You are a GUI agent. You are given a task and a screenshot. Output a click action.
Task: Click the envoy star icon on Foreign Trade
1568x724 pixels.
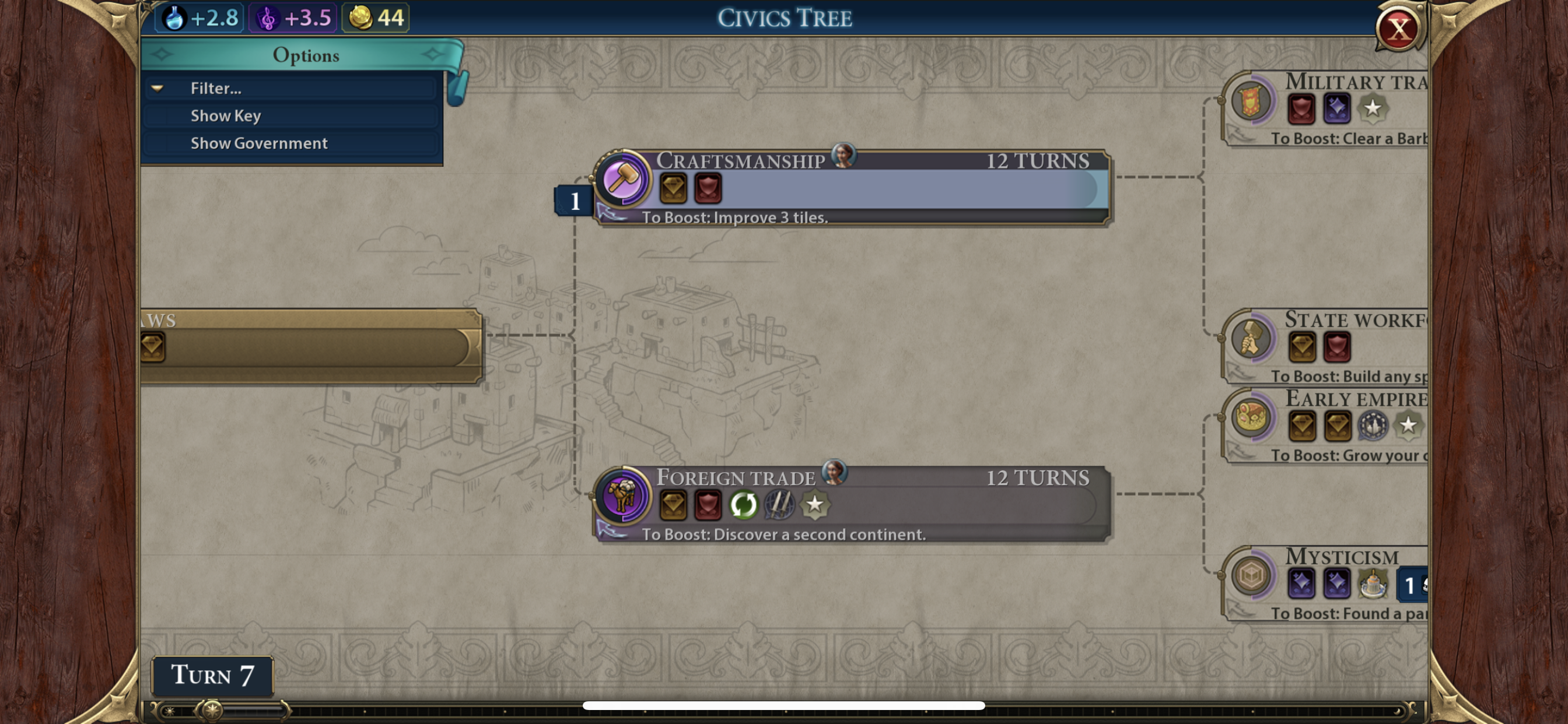(x=815, y=503)
